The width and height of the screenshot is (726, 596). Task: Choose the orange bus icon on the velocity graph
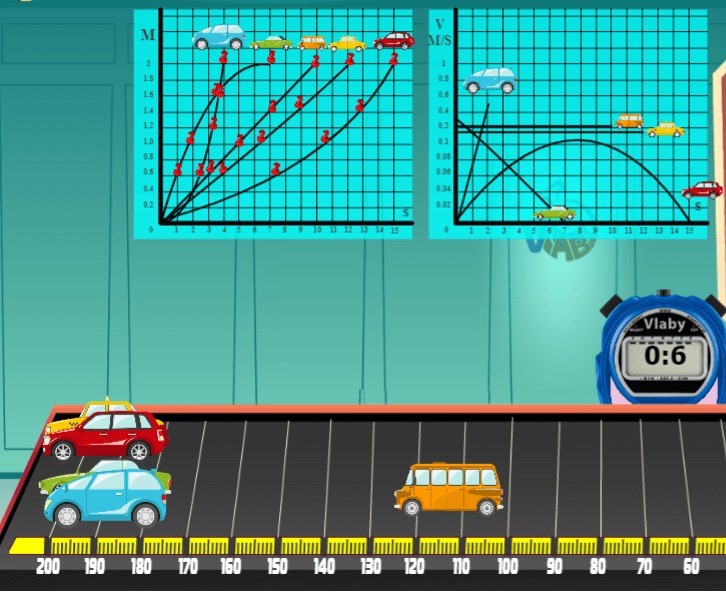pos(629,121)
